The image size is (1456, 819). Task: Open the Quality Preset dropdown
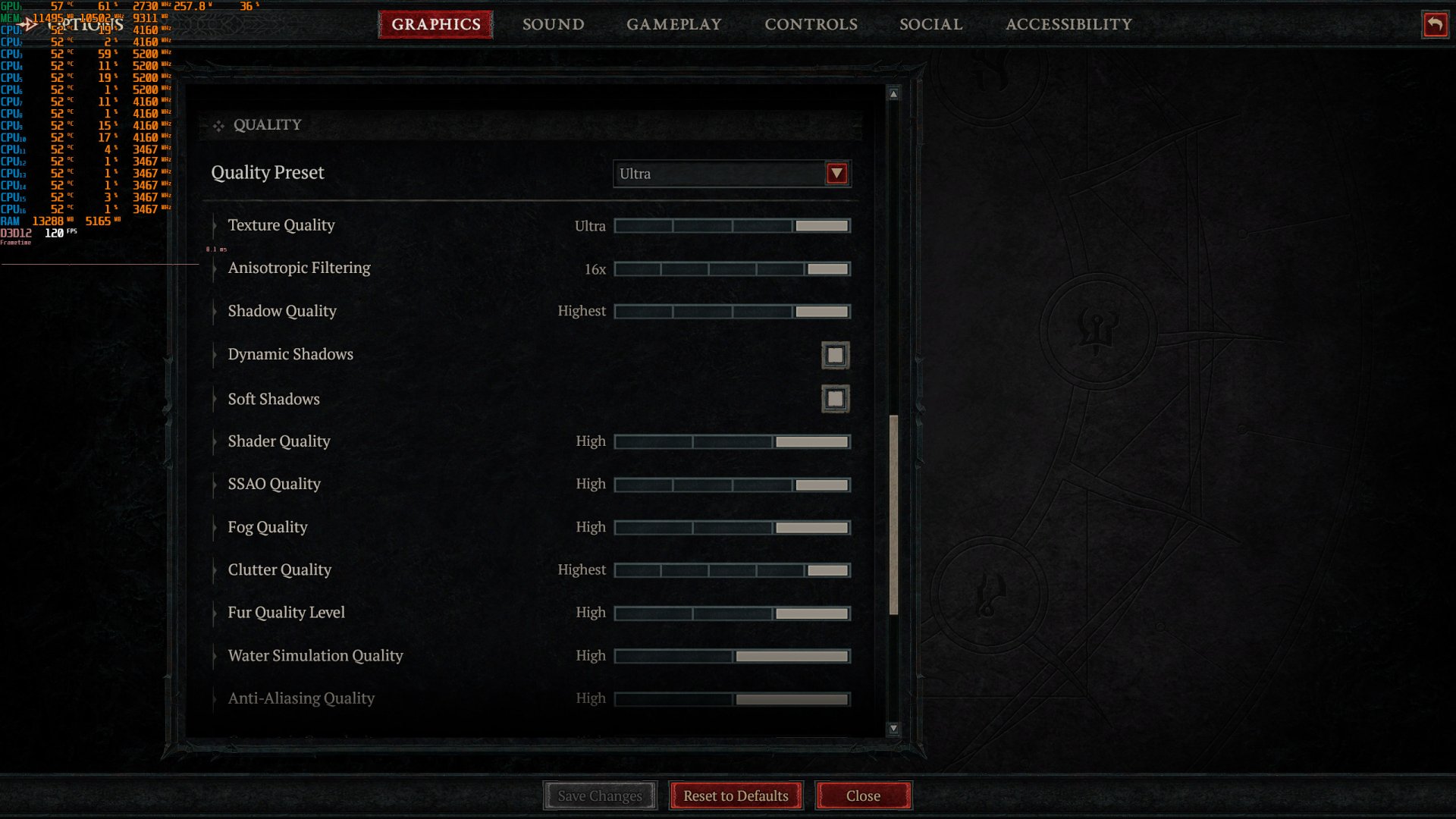click(x=836, y=173)
